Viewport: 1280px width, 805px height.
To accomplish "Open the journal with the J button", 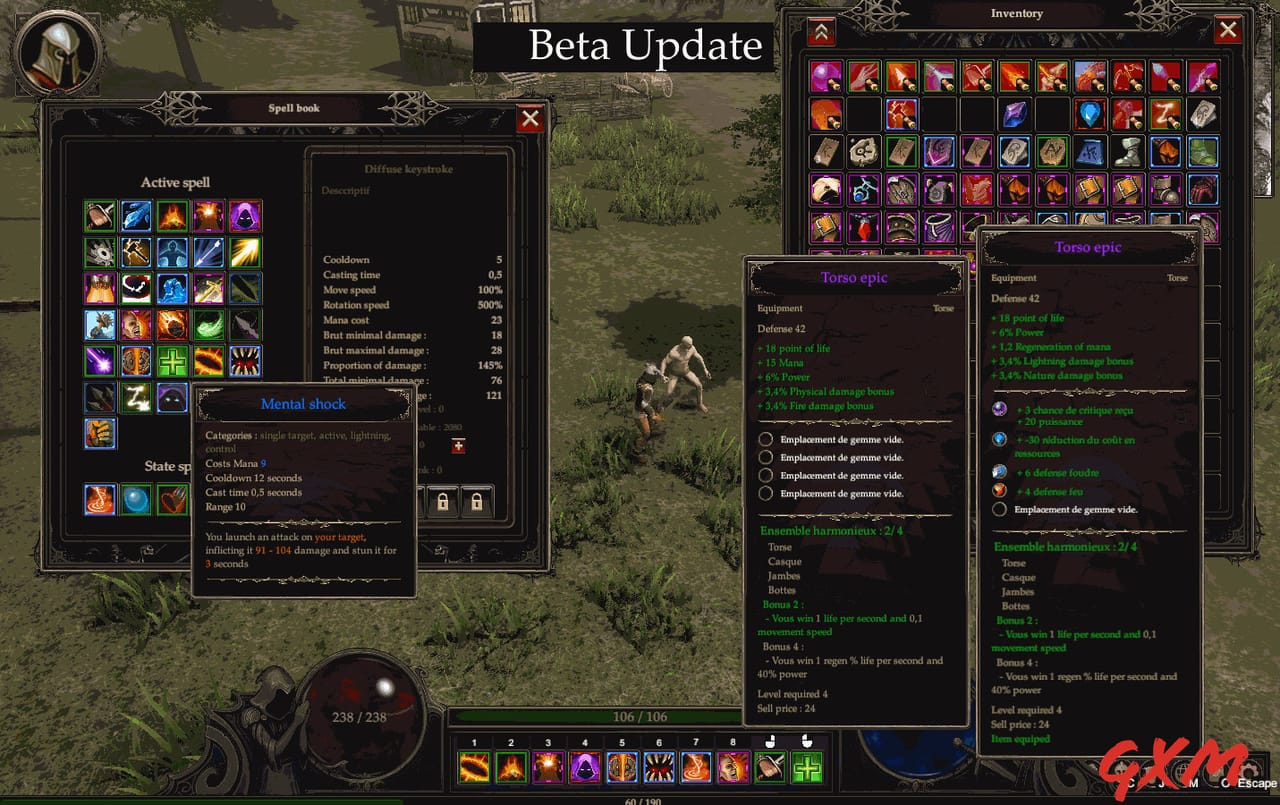I will click(x=1163, y=770).
